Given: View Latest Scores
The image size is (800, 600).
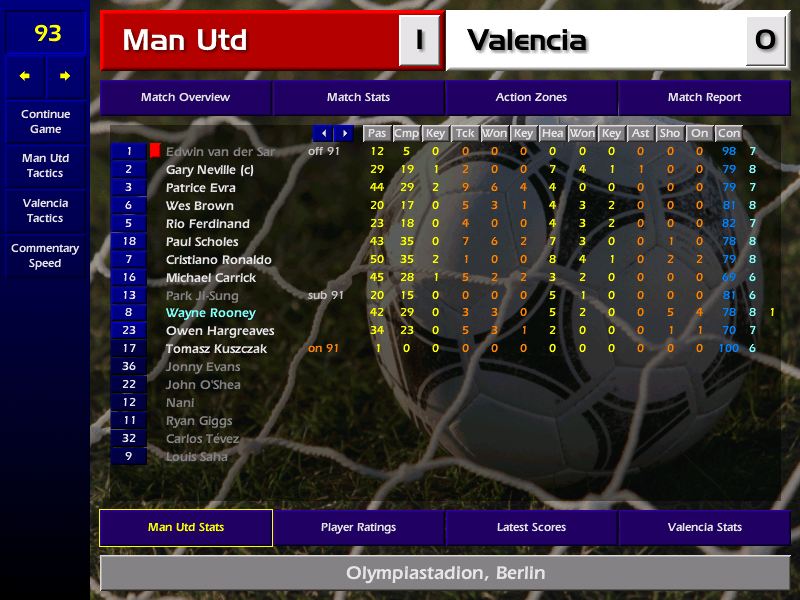Looking at the screenshot, I should coord(531,527).
